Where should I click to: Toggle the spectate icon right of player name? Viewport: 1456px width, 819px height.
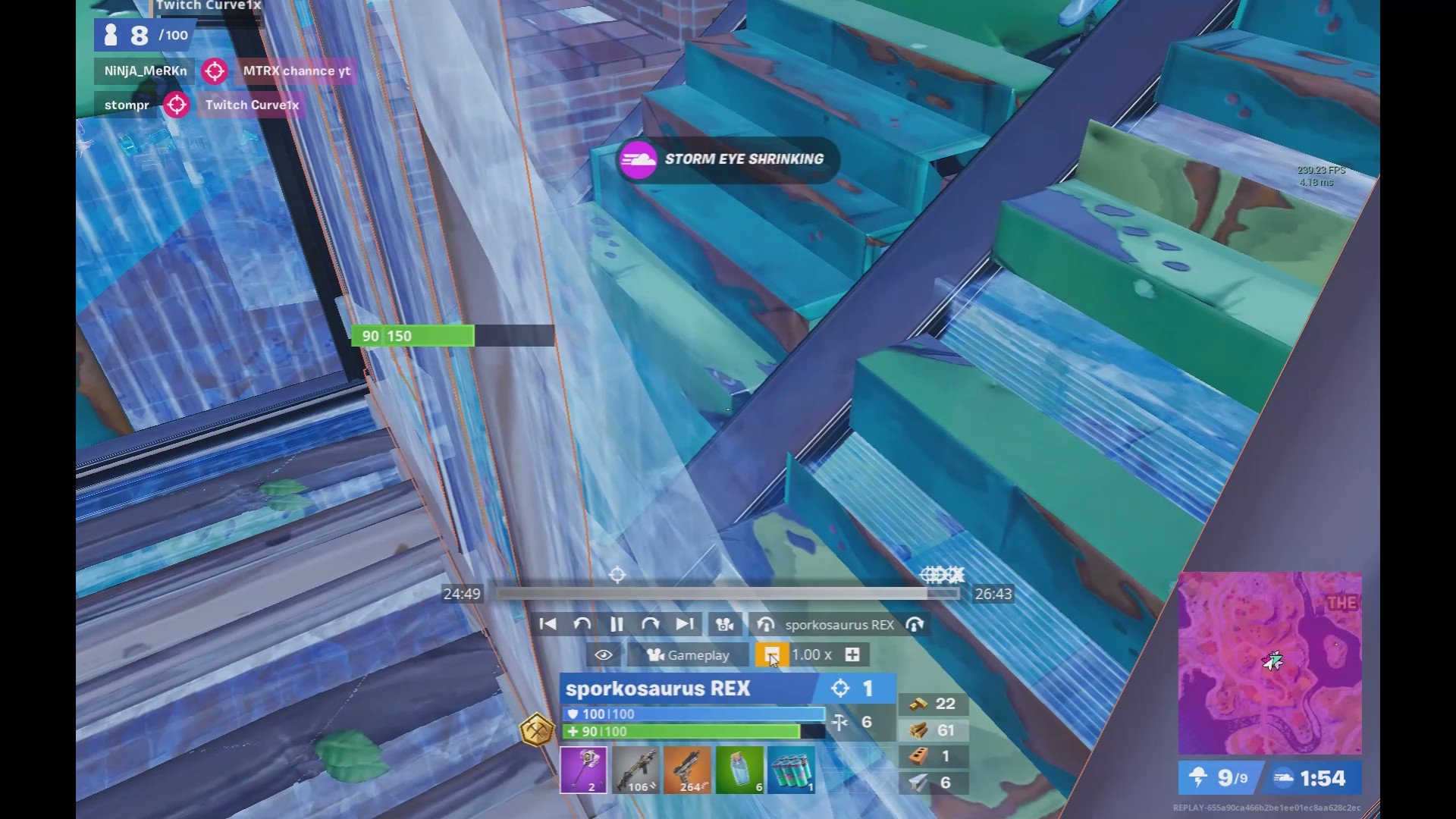pyautogui.click(x=915, y=624)
